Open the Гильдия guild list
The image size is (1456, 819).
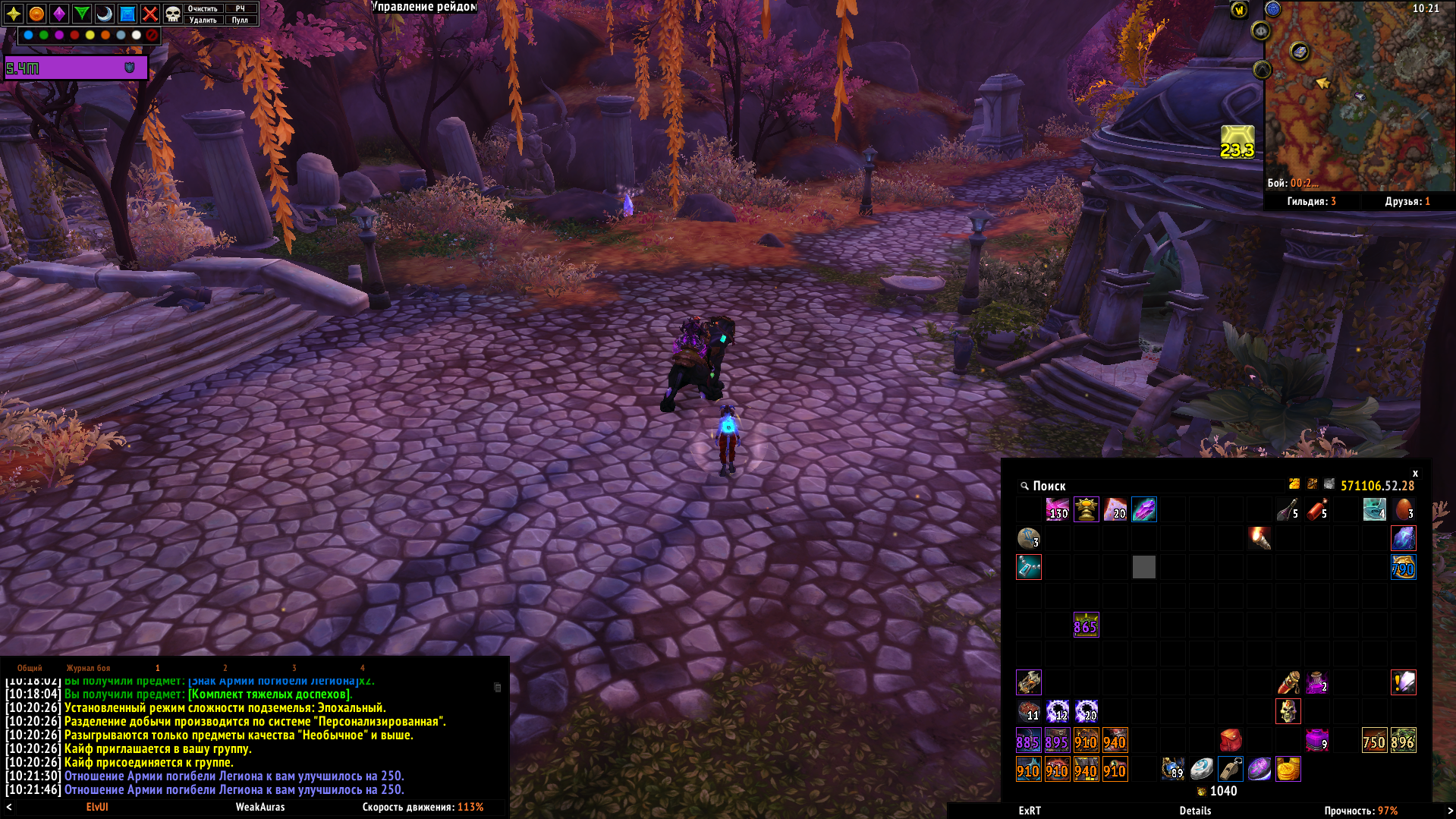1311,201
